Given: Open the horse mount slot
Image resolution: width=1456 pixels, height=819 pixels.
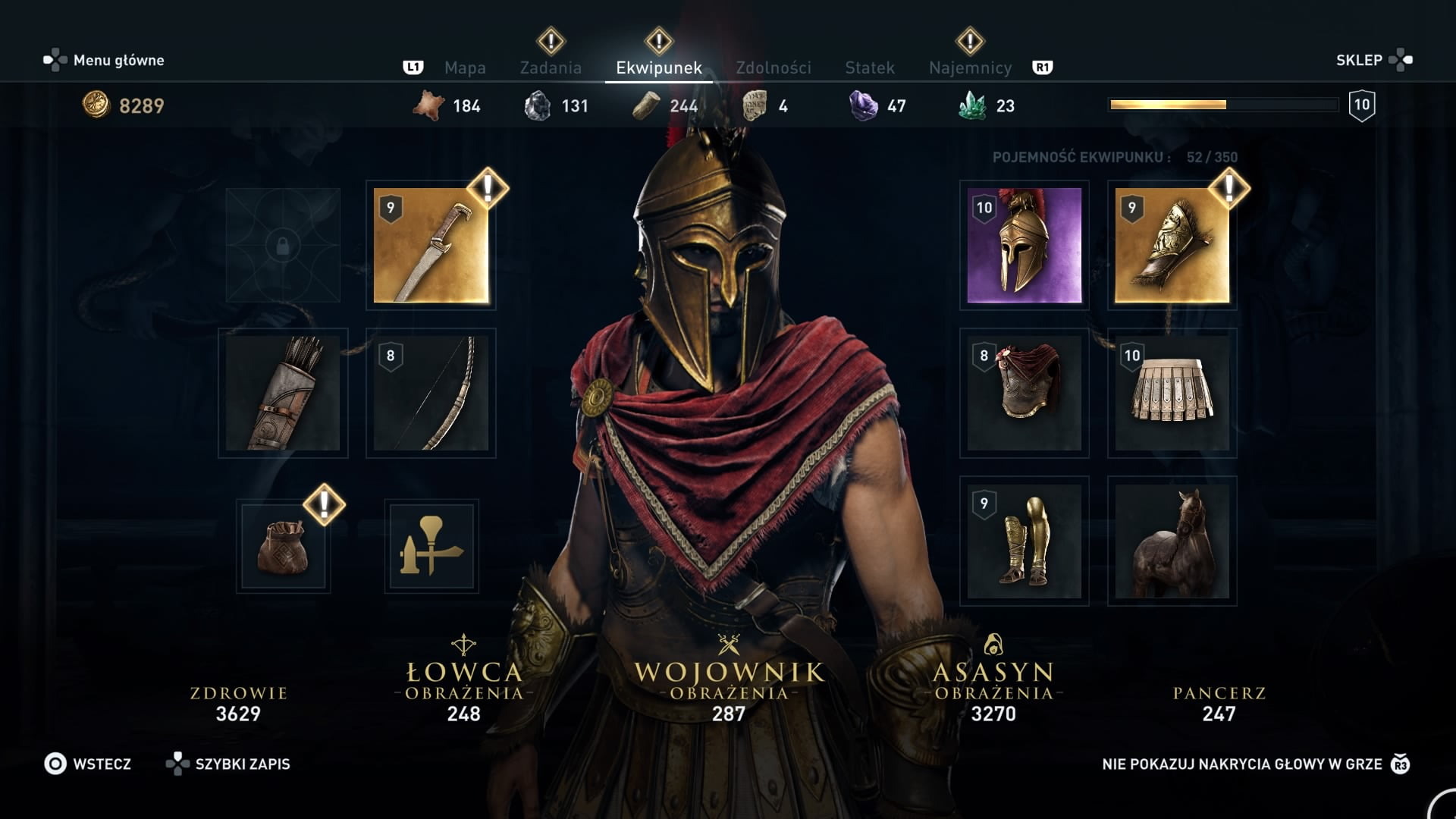Looking at the screenshot, I should click(1172, 541).
